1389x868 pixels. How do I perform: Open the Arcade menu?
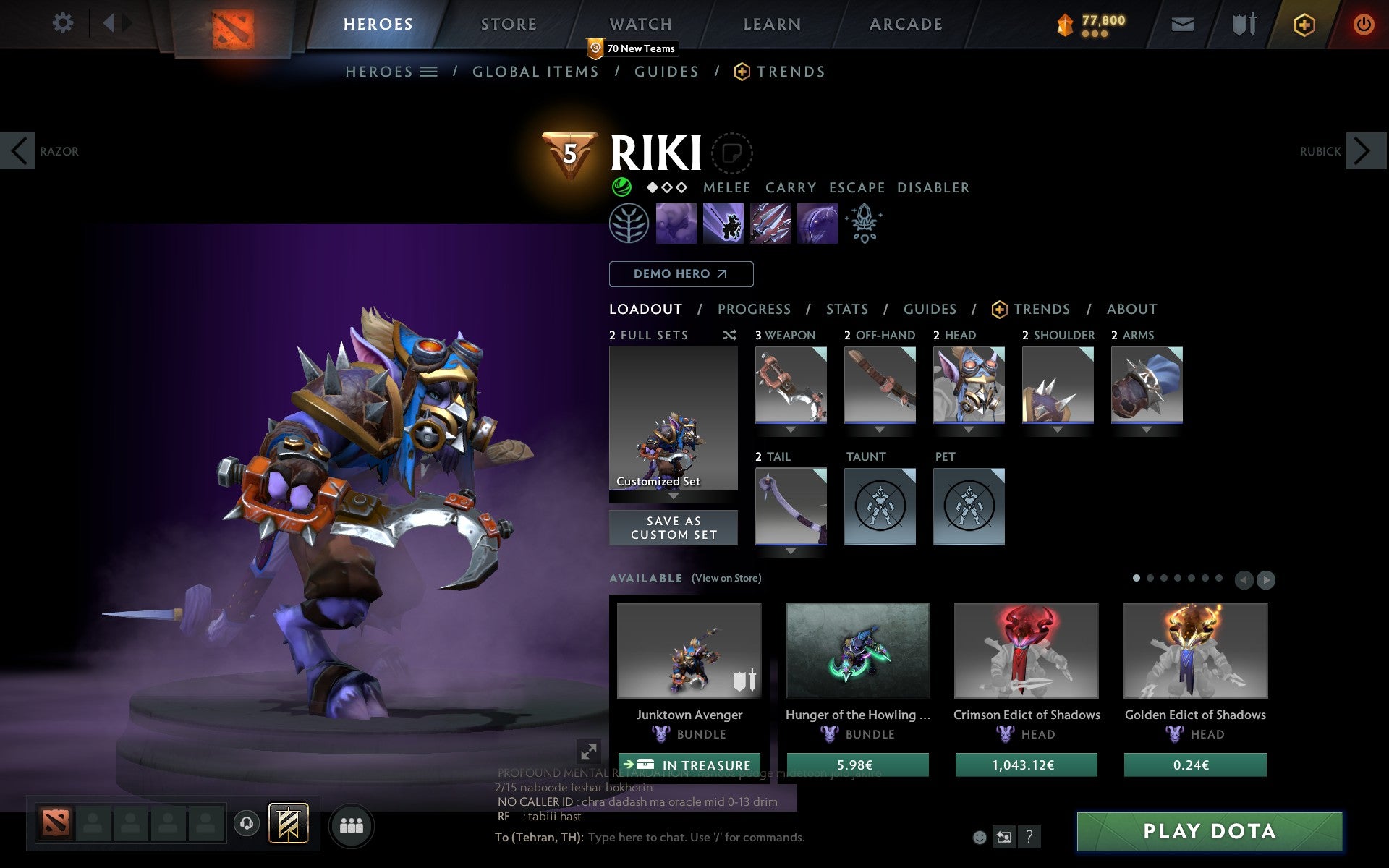pyautogui.click(x=904, y=23)
